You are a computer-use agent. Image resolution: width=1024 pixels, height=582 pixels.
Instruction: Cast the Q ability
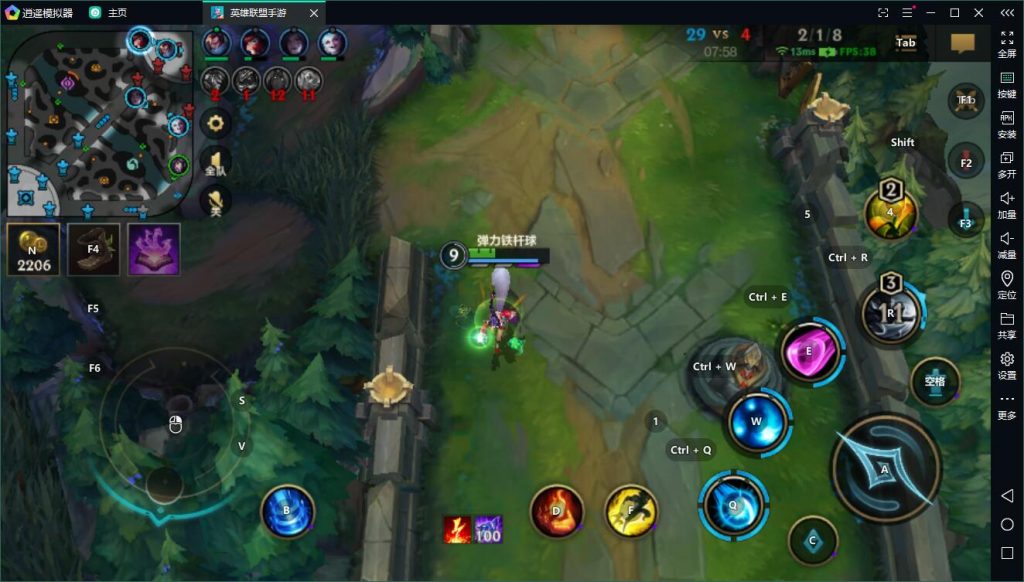coord(733,505)
